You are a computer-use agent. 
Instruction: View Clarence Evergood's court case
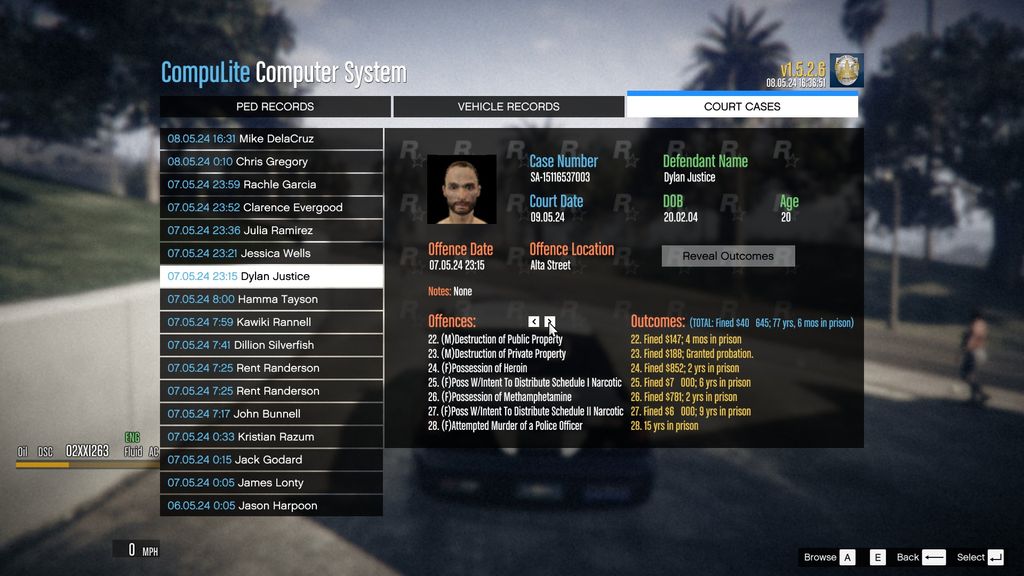click(x=271, y=208)
